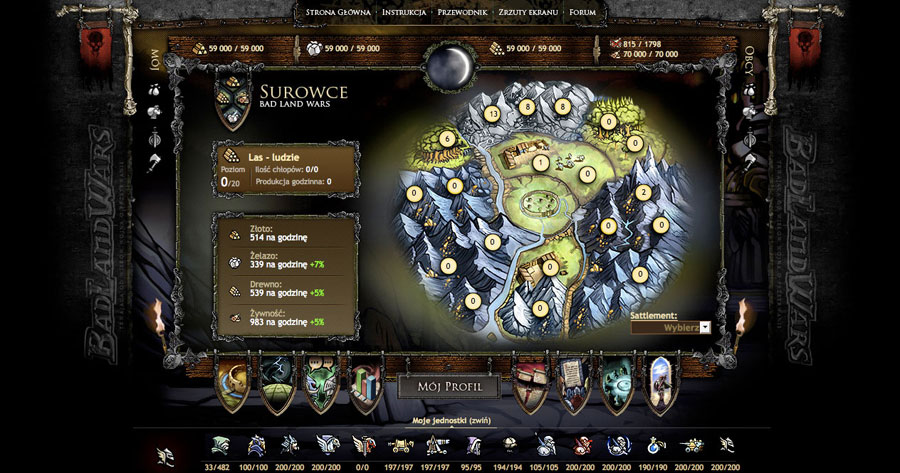Viewport: 900px width, 473px height.
Task: Select the resource field marked 13
Action: (x=490, y=113)
